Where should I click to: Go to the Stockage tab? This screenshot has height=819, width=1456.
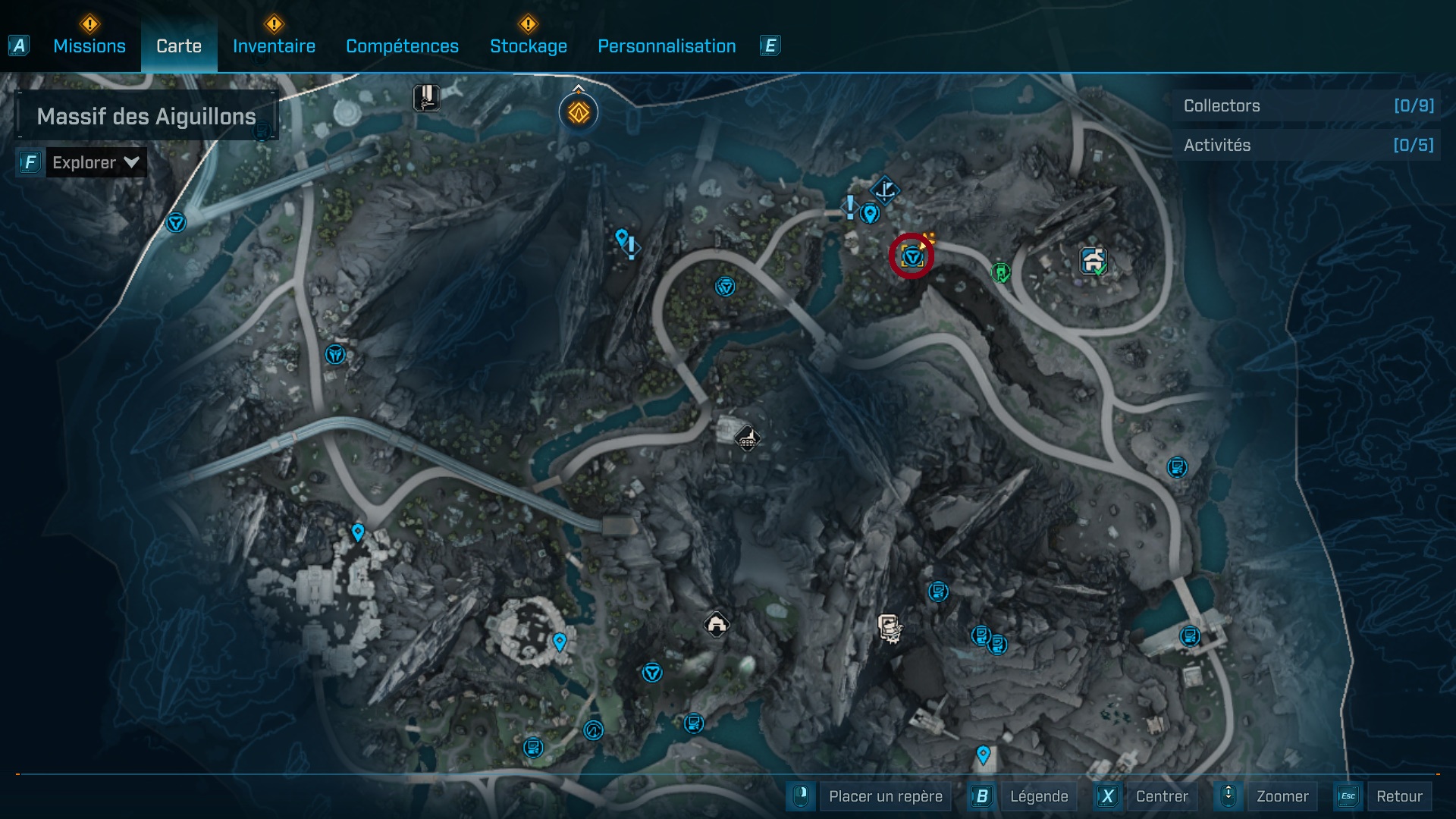(528, 46)
